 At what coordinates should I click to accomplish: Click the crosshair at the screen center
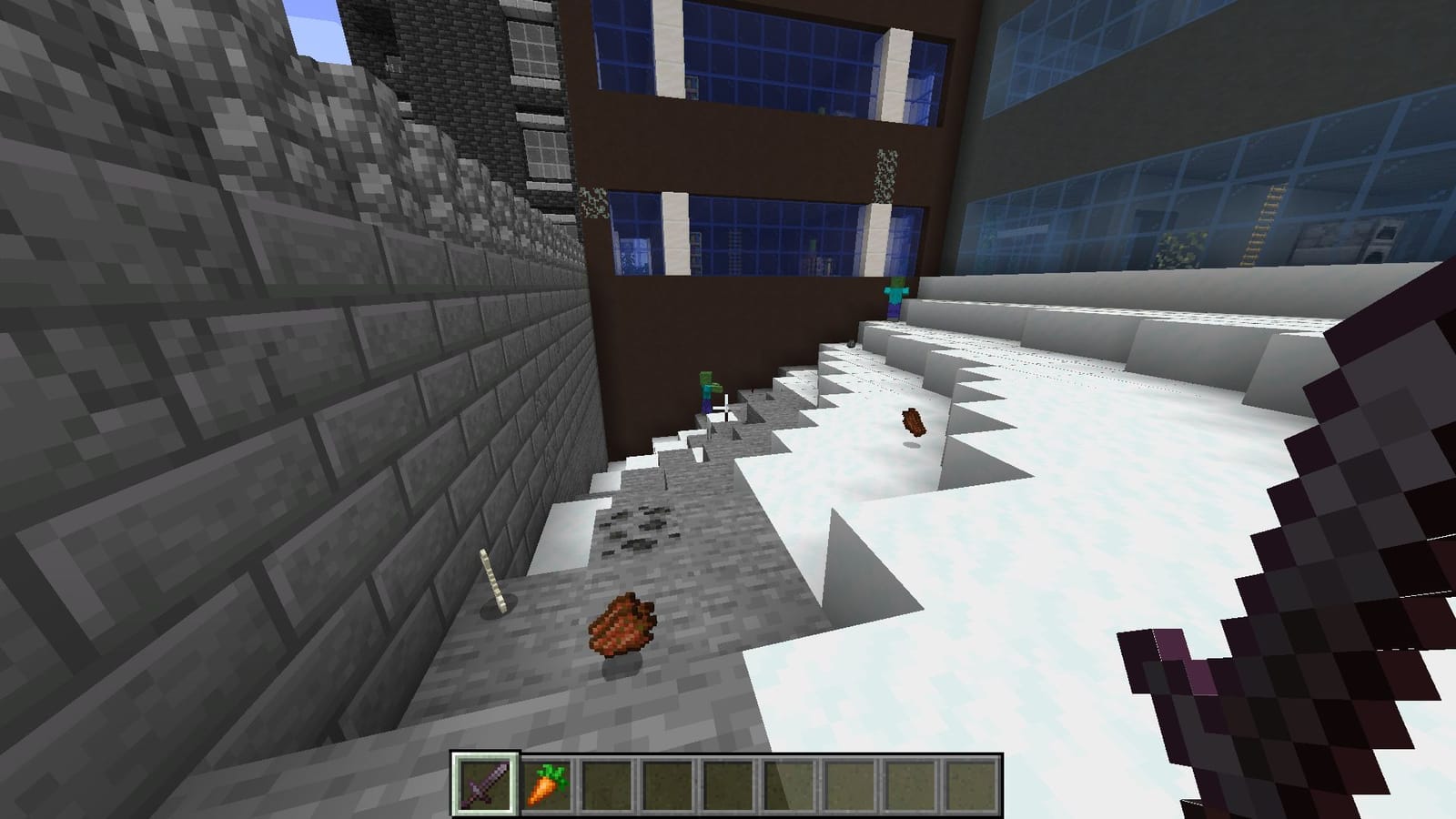coord(728,409)
